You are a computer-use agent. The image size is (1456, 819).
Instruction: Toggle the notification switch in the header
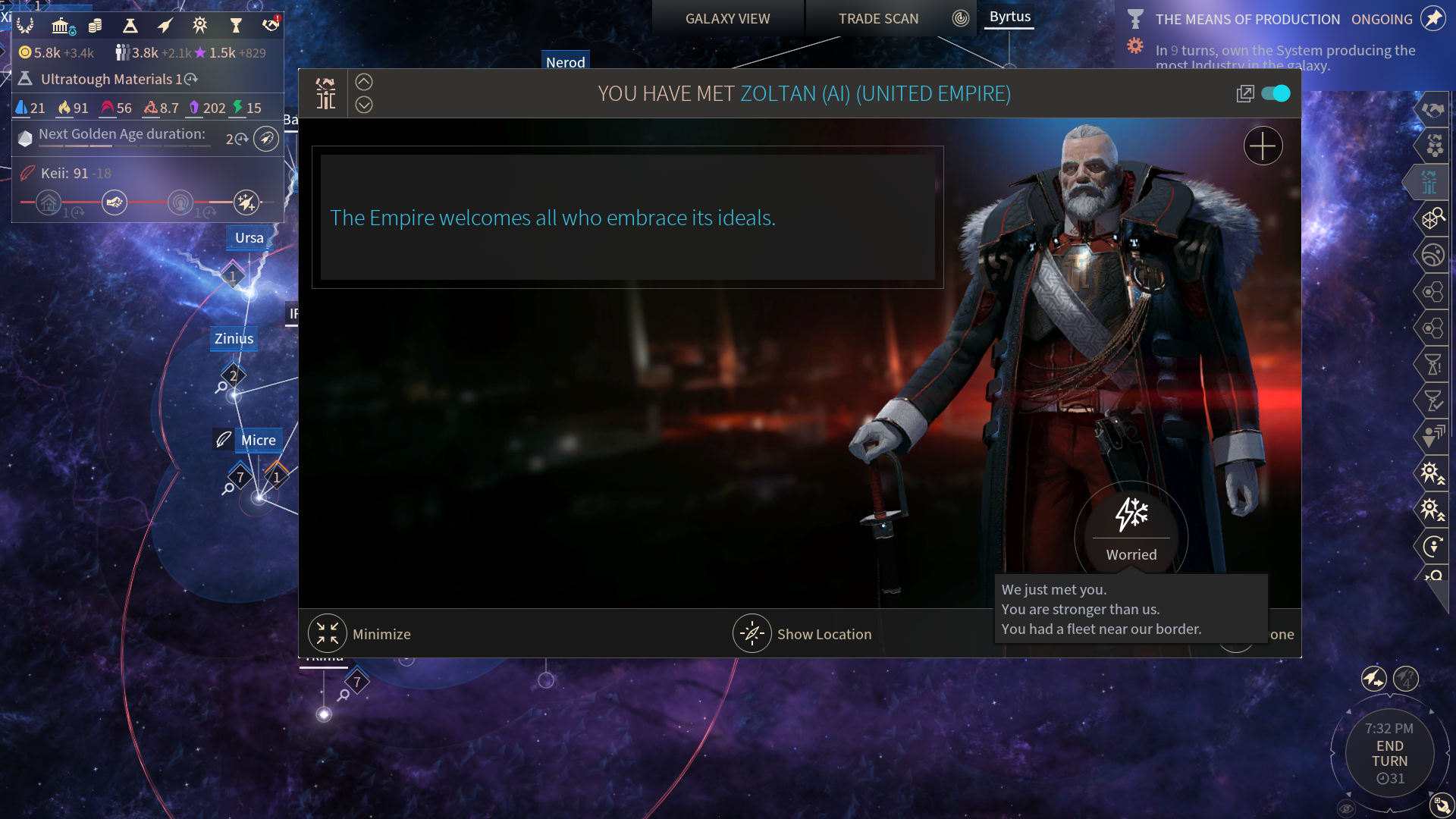1276,93
